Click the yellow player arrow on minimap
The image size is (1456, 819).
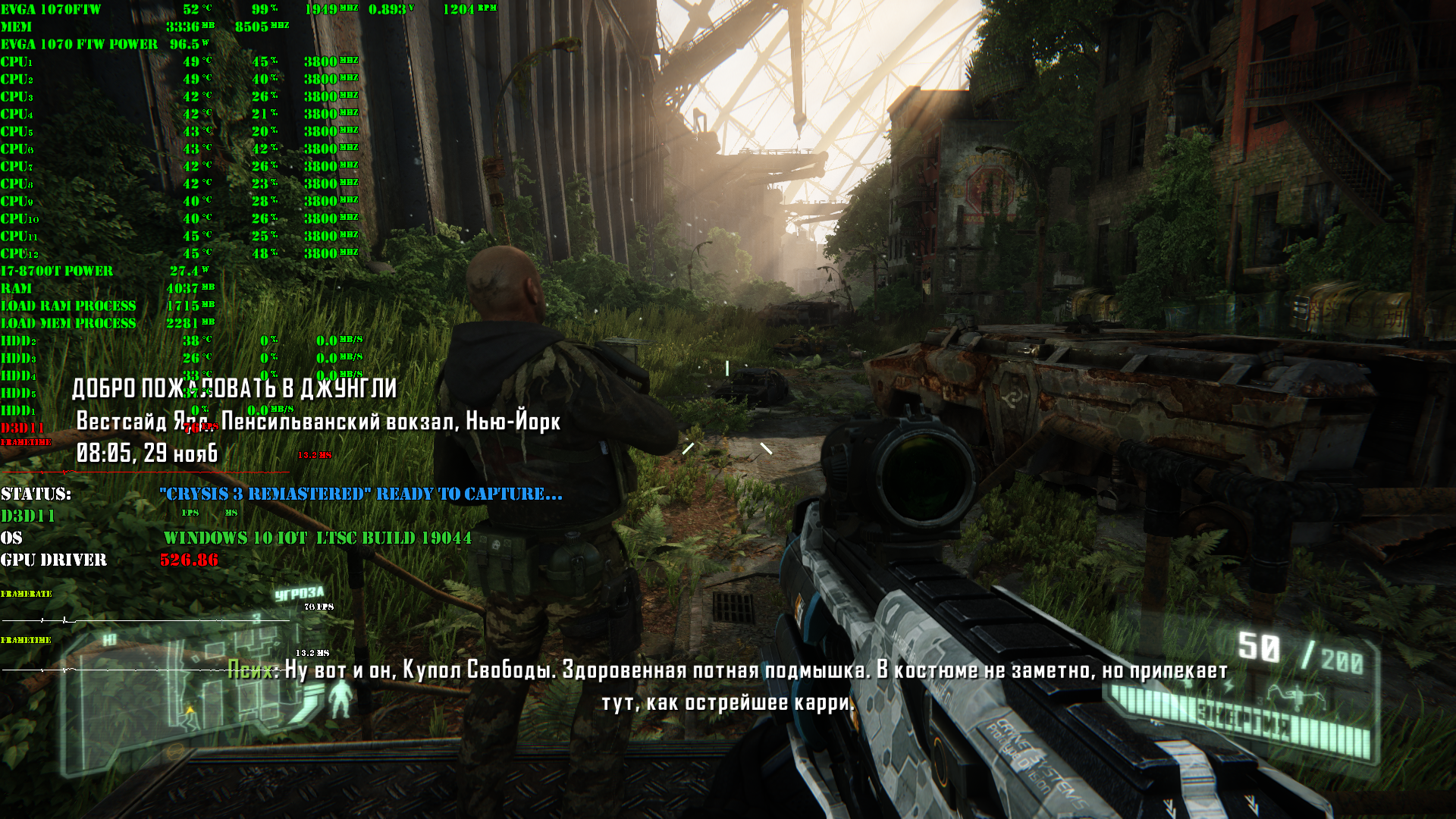point(190,711)
